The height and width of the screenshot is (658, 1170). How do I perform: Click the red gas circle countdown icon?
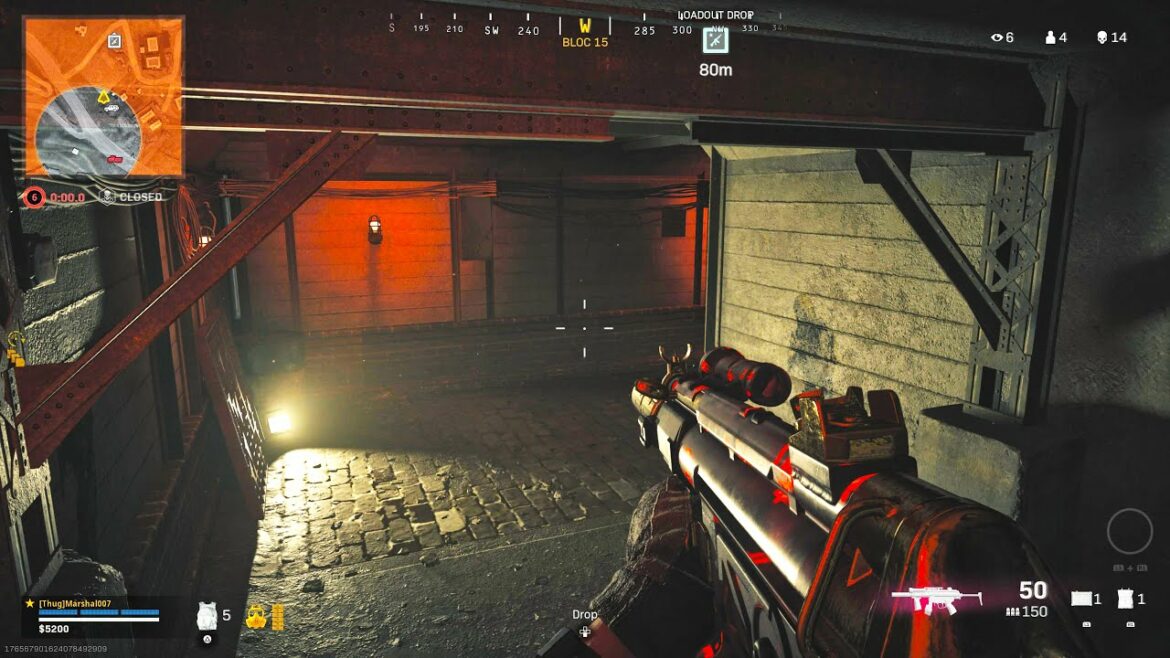coord(35,197)
